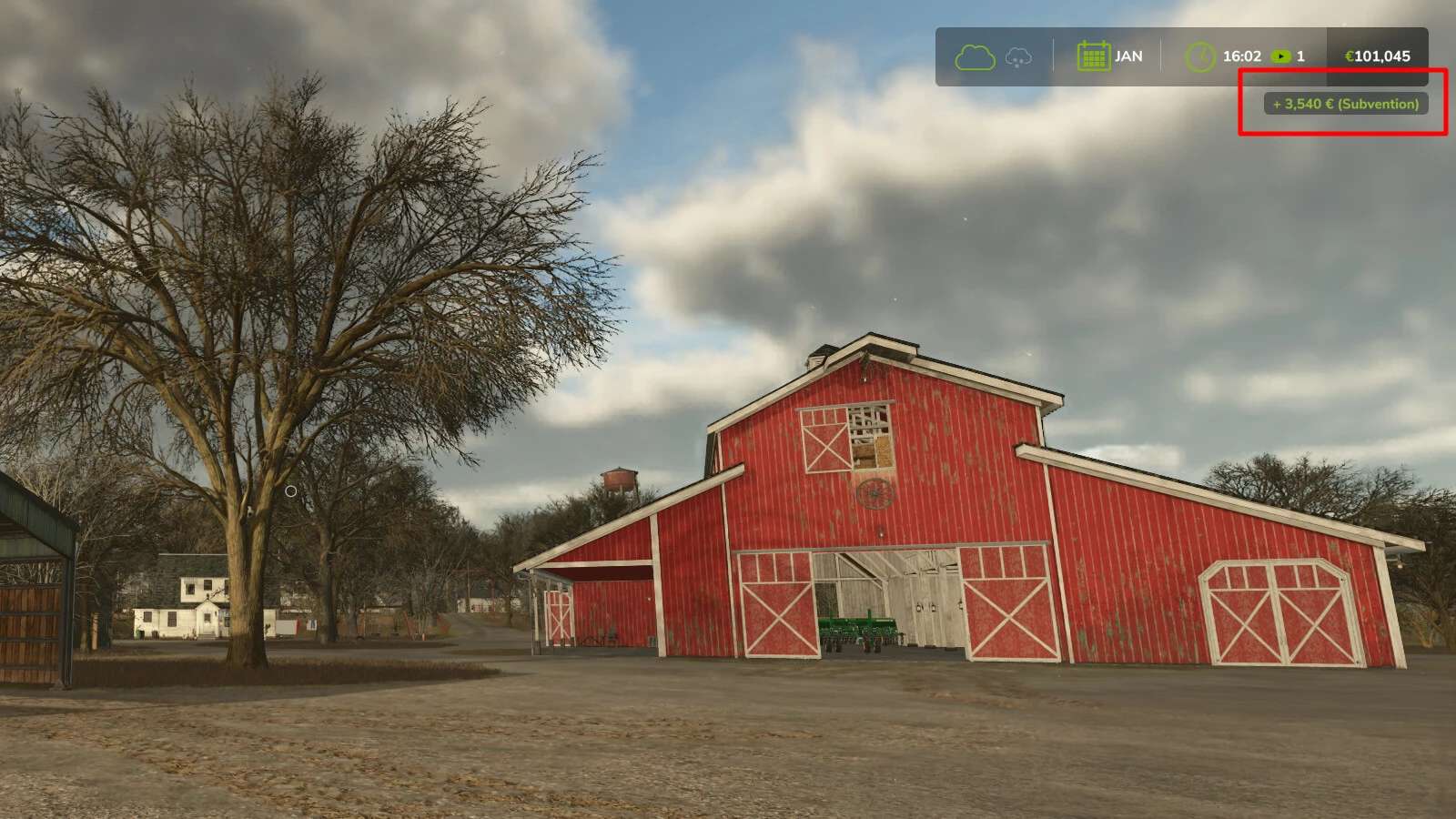The height and width of the screenshot is (819, 1456).
Task: Toggle the time acceleration play icon
Action: [x=1281, y=56]
